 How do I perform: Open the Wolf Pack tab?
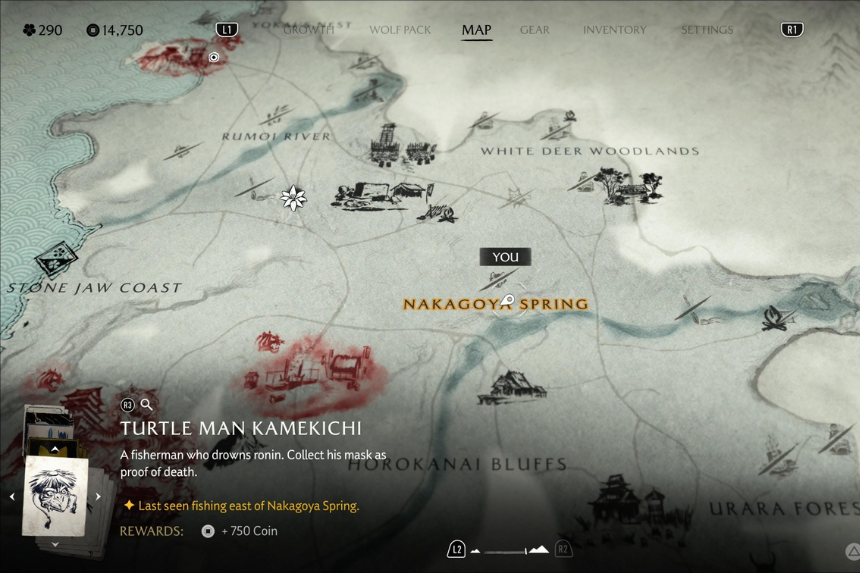point(400,30)
